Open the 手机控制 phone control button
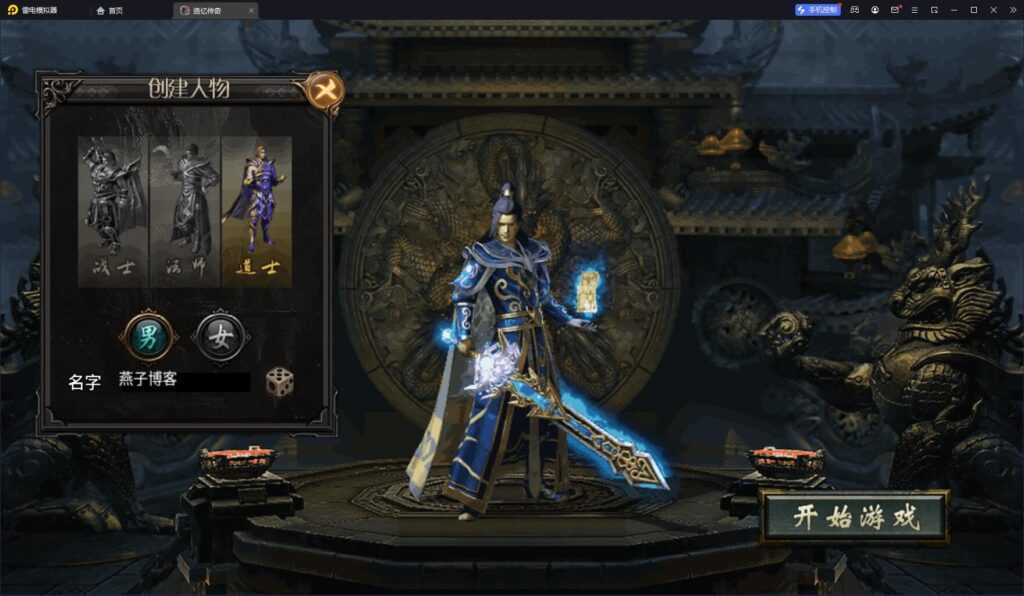 coord(818,10)
